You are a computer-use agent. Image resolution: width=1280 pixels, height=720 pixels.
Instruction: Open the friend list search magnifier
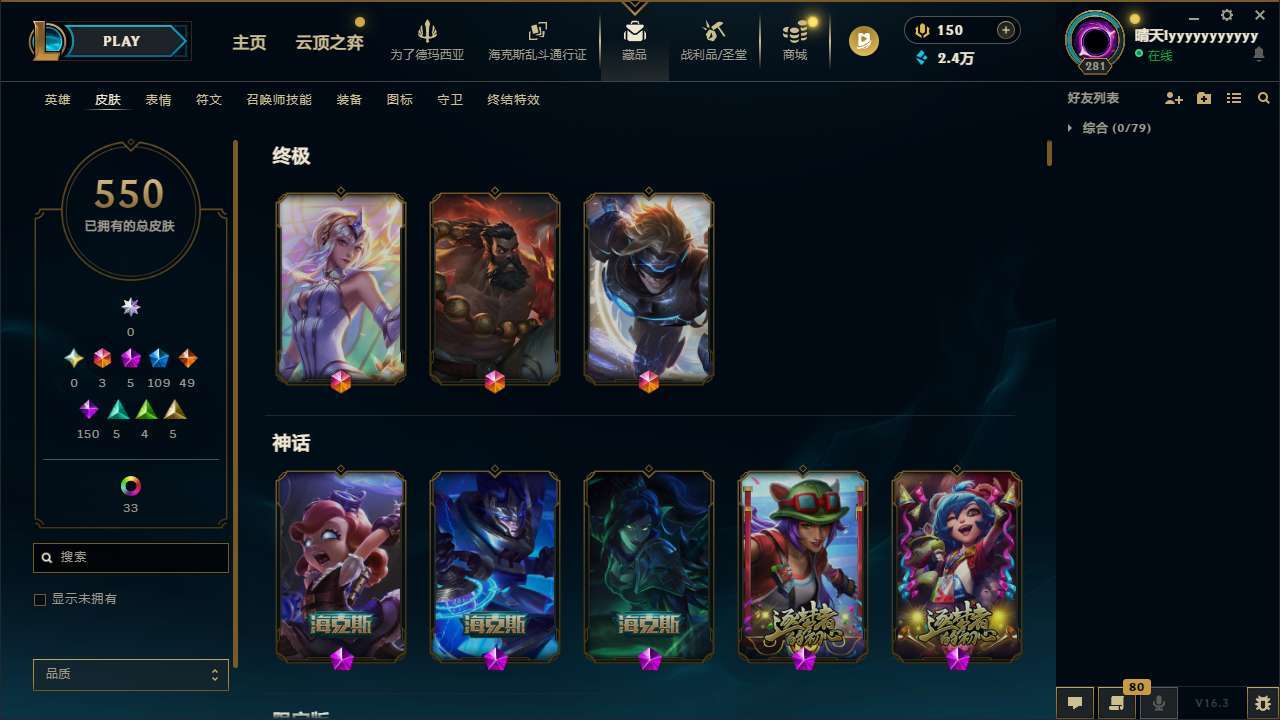coord(1263,98)
